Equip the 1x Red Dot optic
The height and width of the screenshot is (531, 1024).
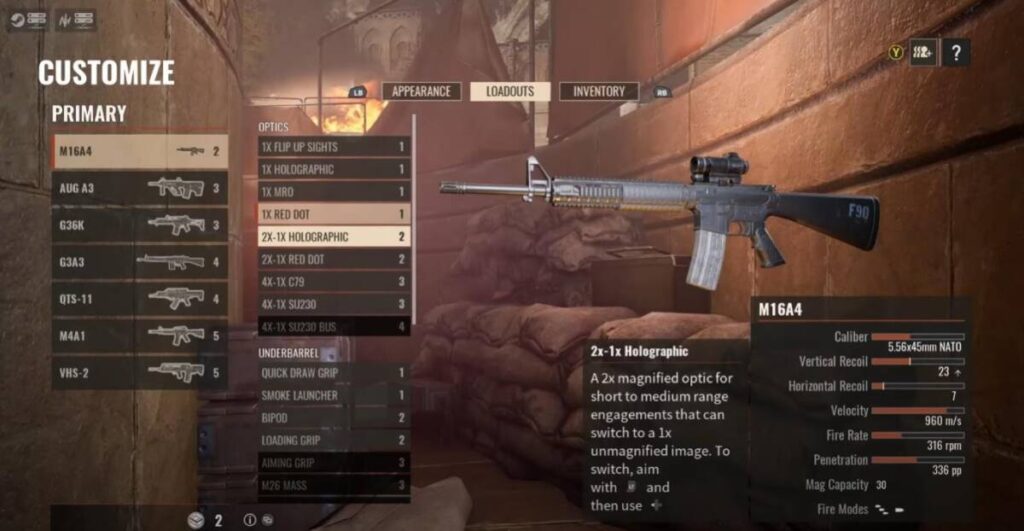(x=334, y=214)
